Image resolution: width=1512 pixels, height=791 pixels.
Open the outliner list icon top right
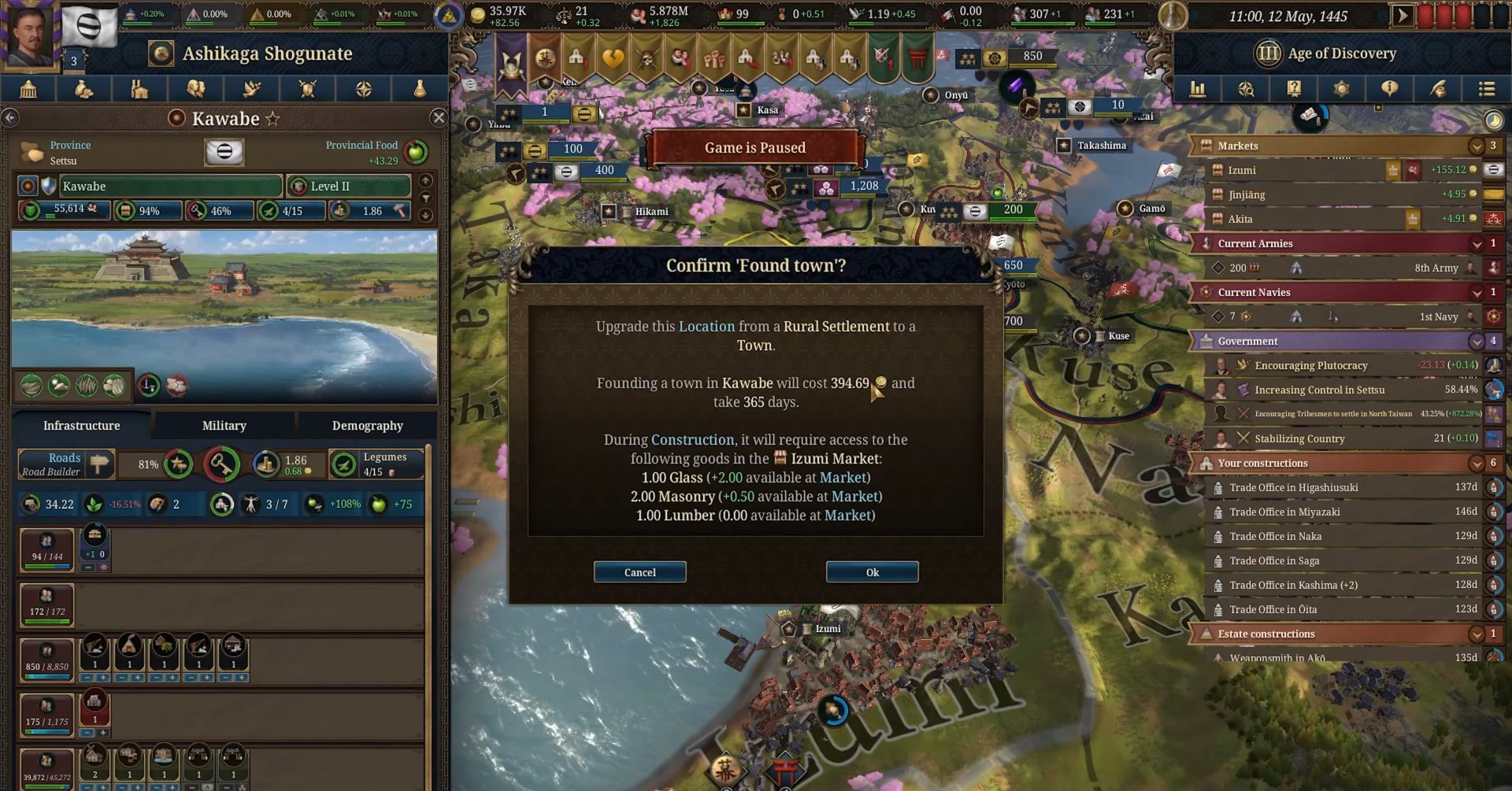[x=1488, y=89]
